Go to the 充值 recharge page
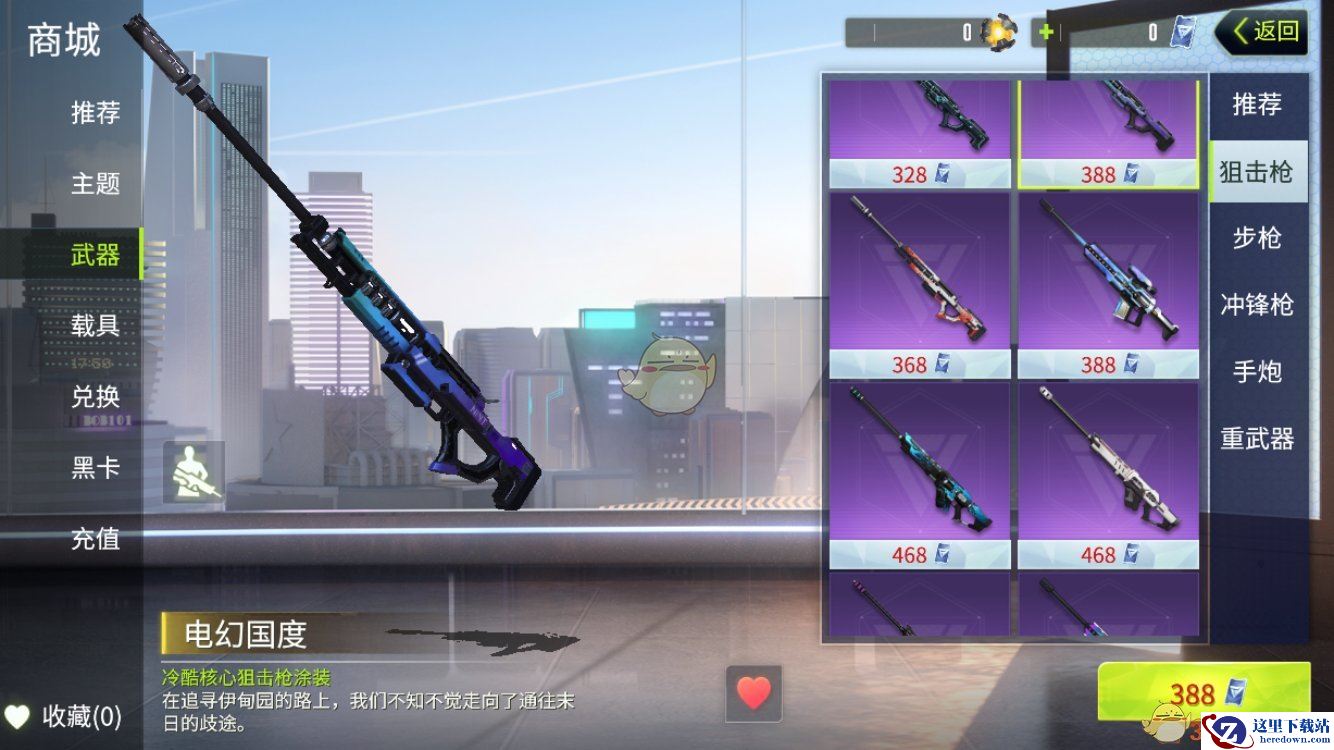Viewport: 1334px width, 750px height. (95, 539)
